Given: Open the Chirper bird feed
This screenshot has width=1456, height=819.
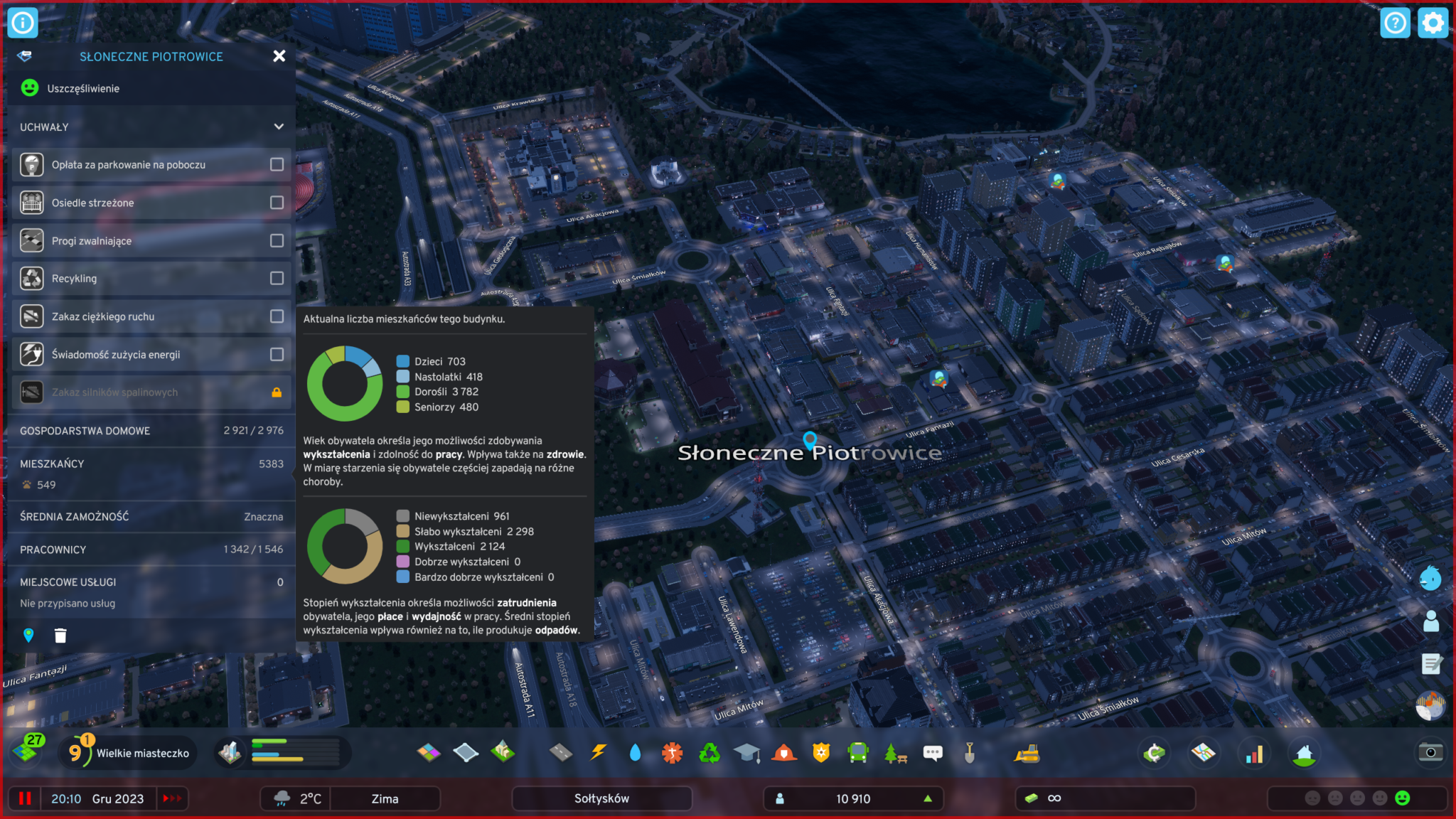Looking at the screenshot, I should [1430, 579].
